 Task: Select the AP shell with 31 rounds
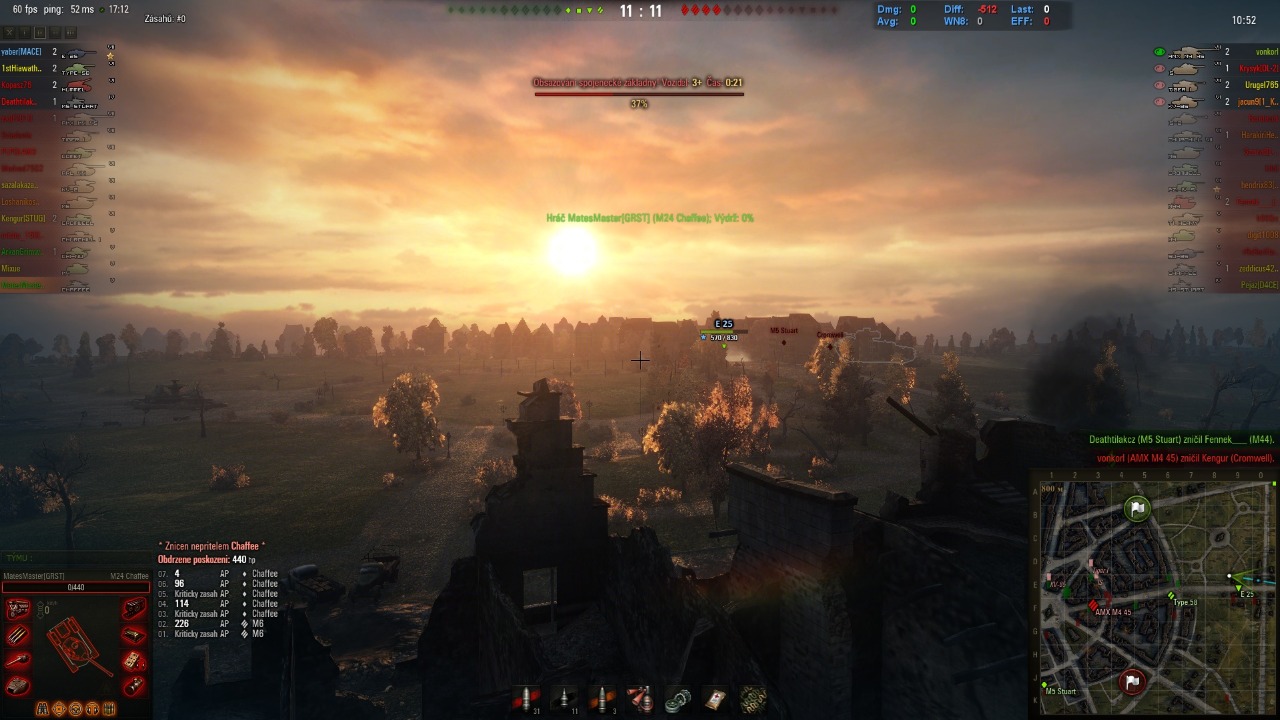point(526,698)
